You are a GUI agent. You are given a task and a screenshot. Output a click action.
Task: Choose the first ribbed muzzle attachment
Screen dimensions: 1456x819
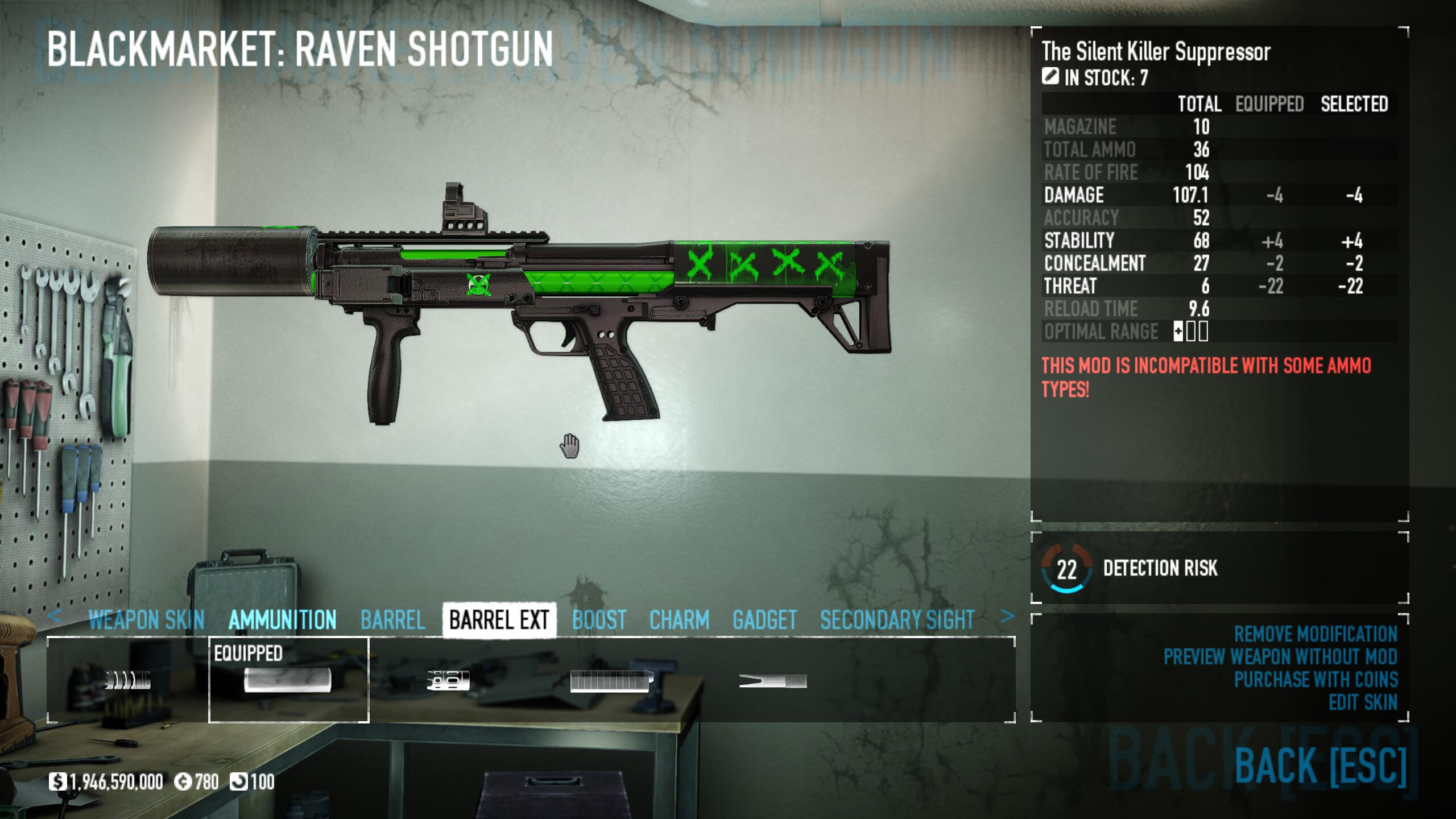[x=128, y=680]
